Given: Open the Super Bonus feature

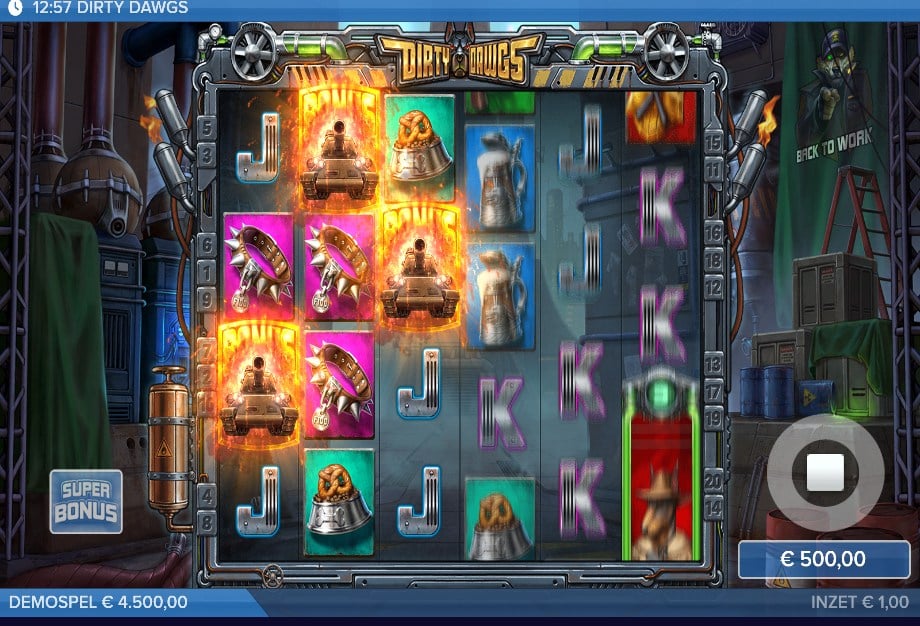Looking at the screenshot, I should pos(86,501).
